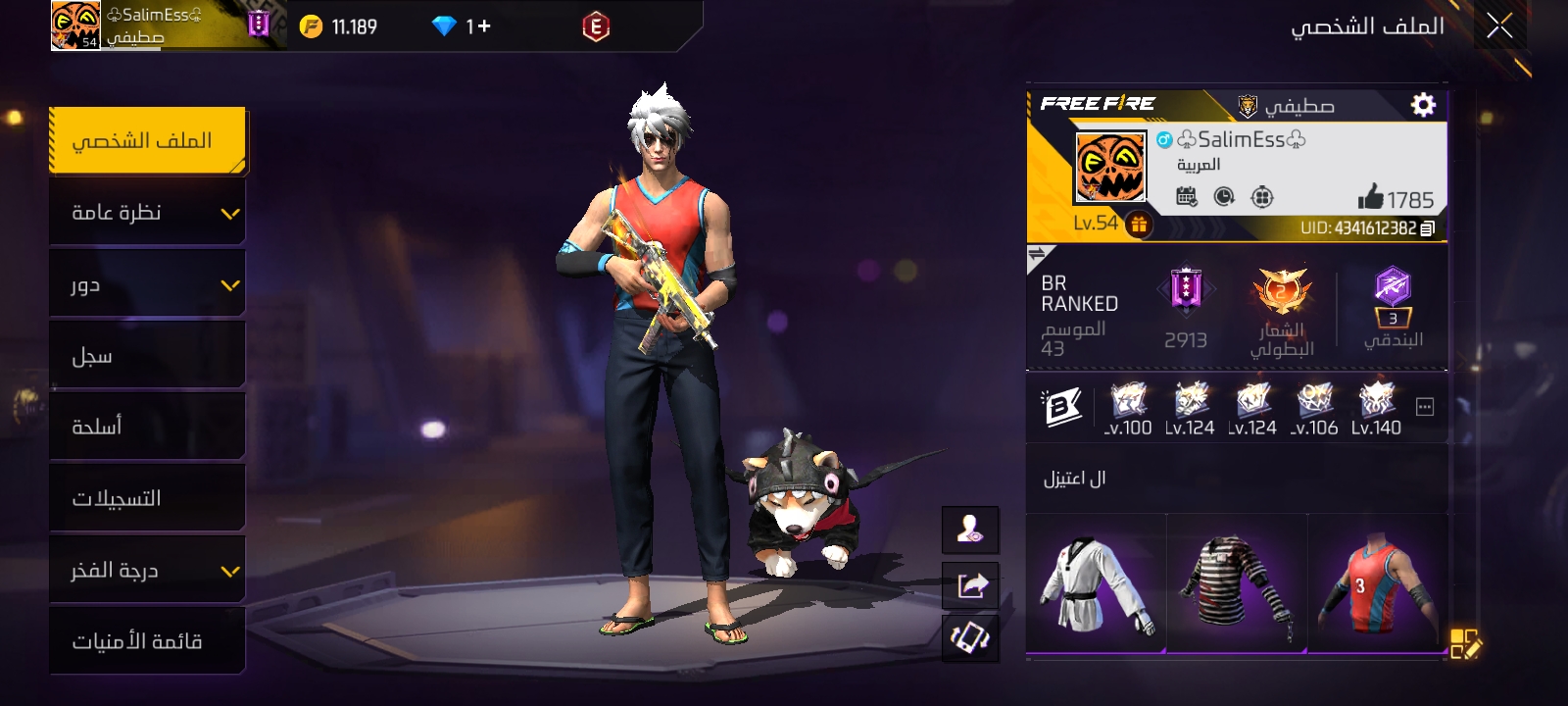The height and width of the screenshot is (706, 1568).
Task: Expand the درجة الفخر honor score entry
Action: click(x=147, y=570)
